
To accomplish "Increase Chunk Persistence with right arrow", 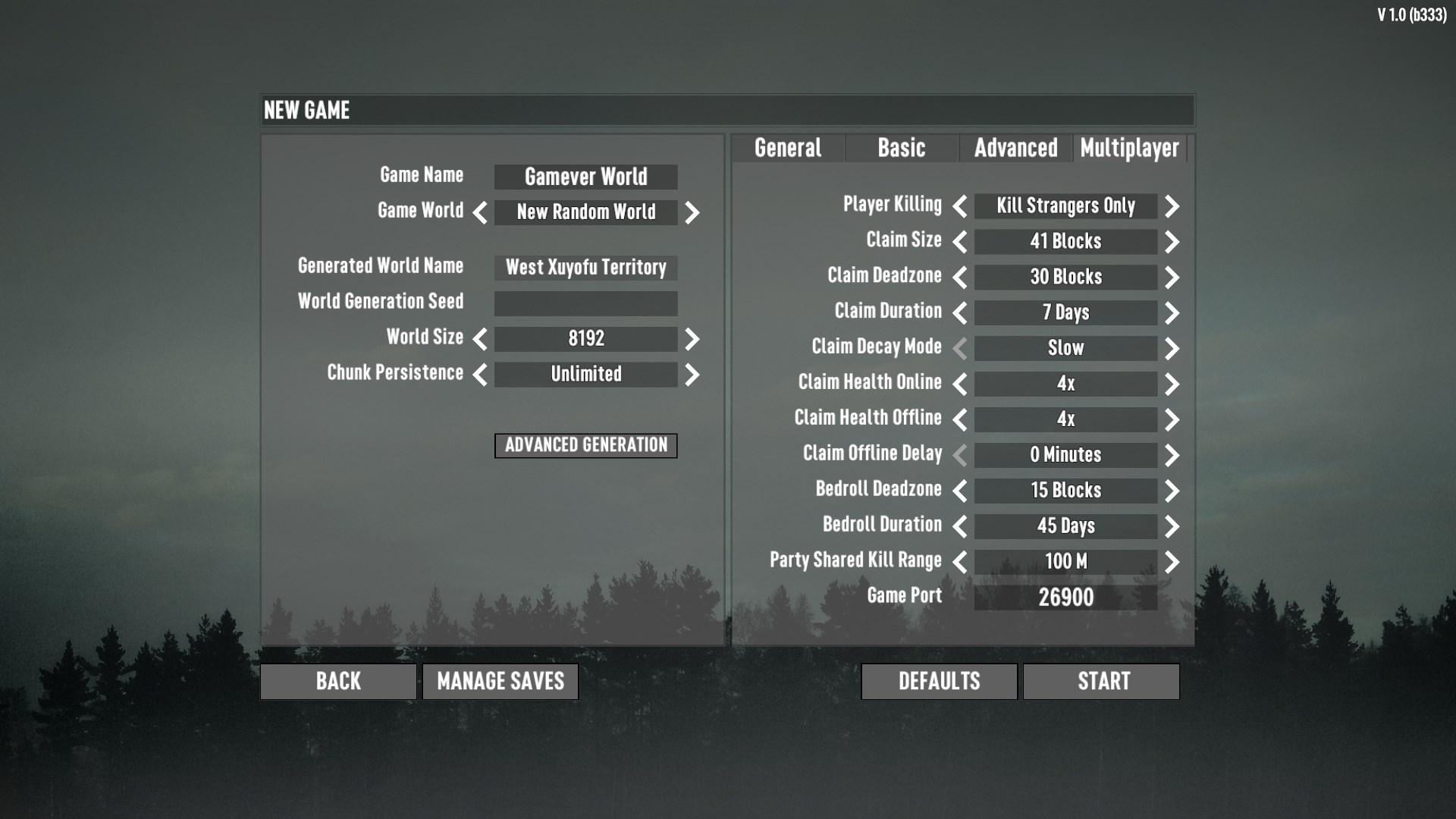I will (x=691, y=375).
